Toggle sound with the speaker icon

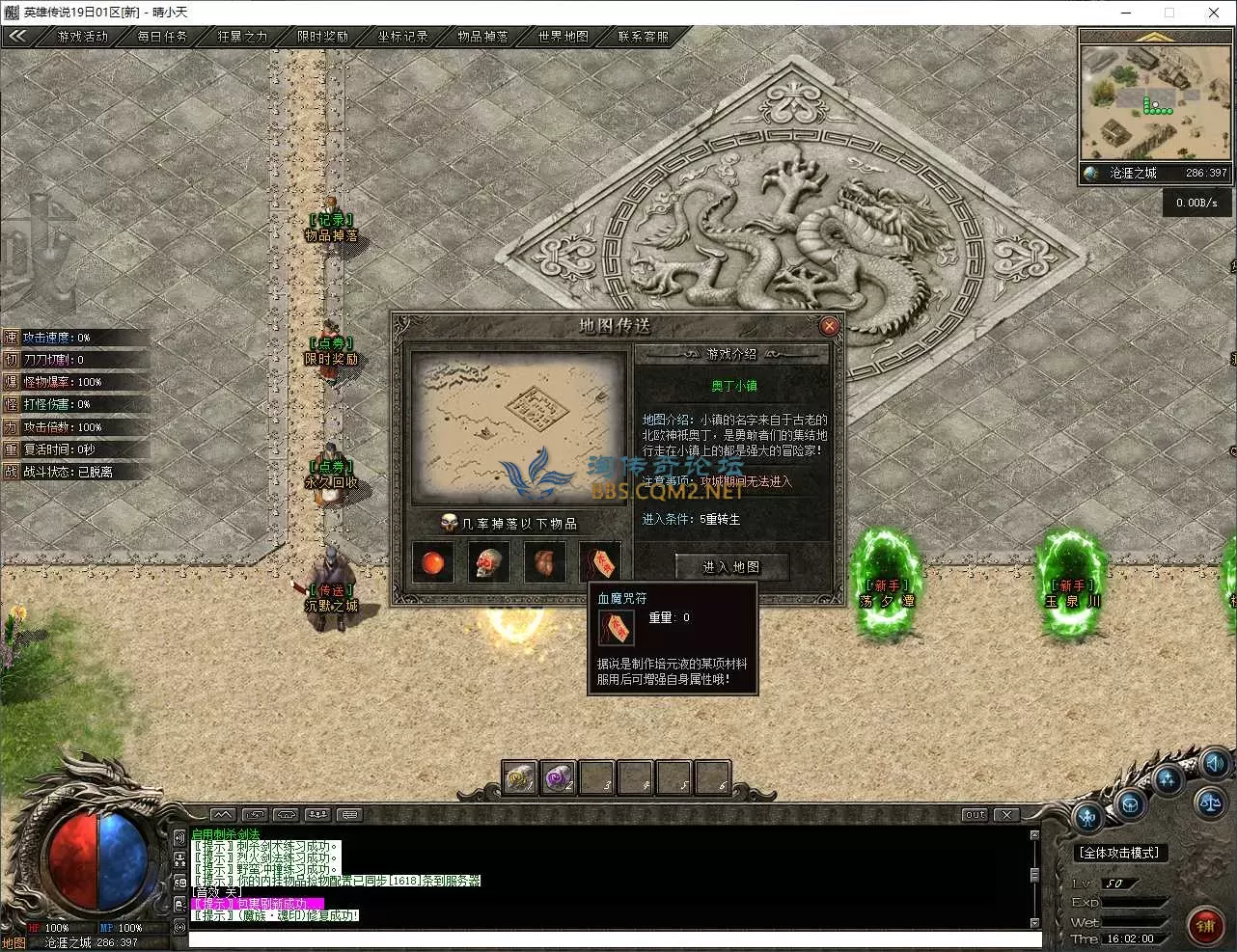[x=1214, y=763]
